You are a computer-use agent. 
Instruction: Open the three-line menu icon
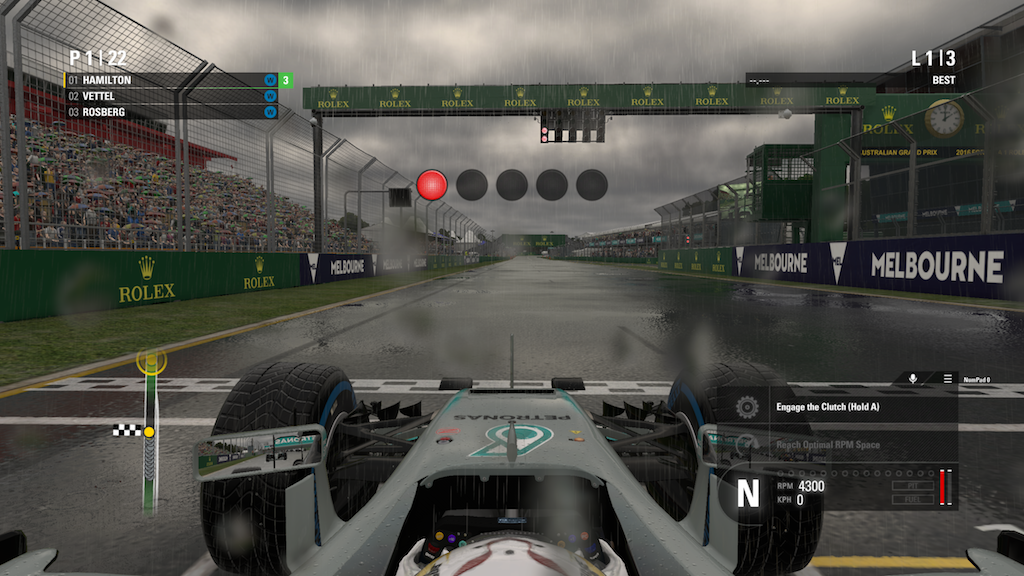[948, 379]
